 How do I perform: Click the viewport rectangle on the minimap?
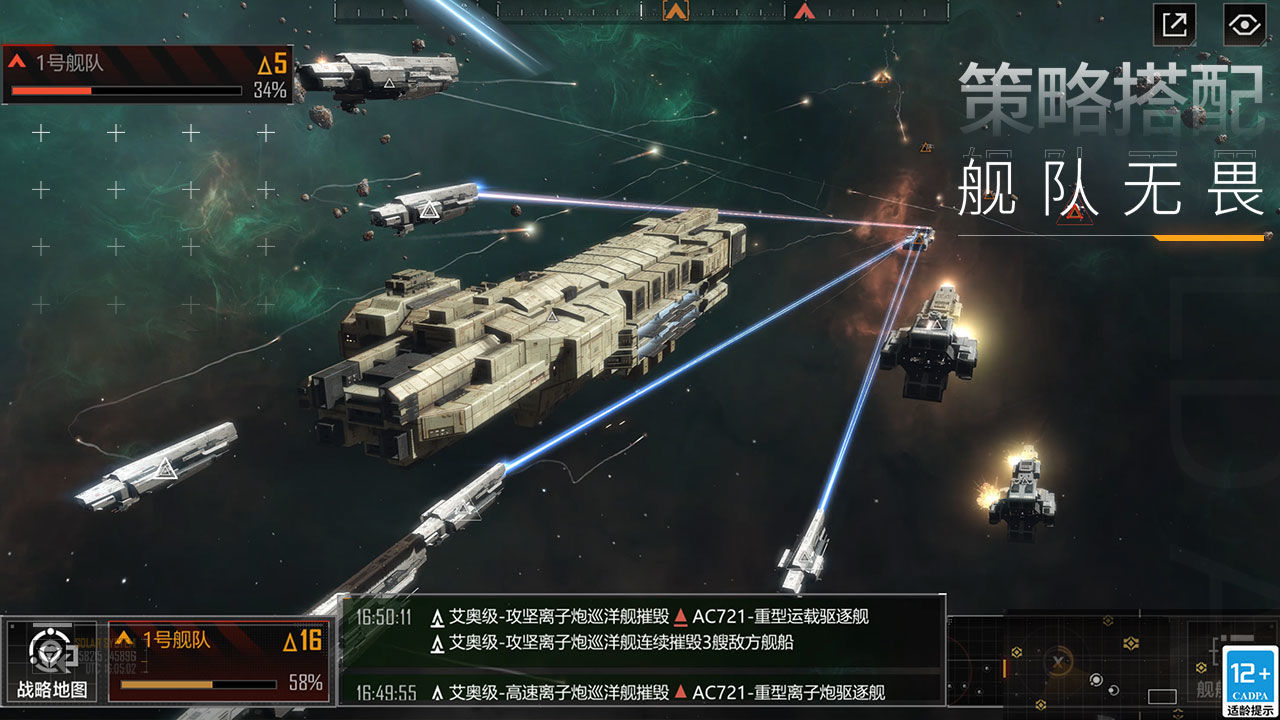tap(1162, 694)
